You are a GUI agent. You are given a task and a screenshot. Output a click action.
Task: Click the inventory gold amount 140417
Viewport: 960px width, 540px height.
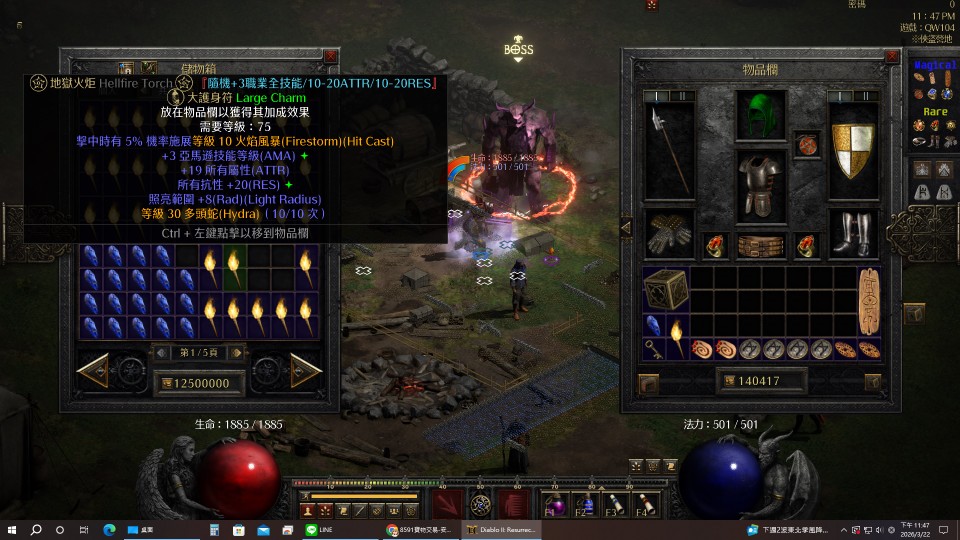click(761, 381)
